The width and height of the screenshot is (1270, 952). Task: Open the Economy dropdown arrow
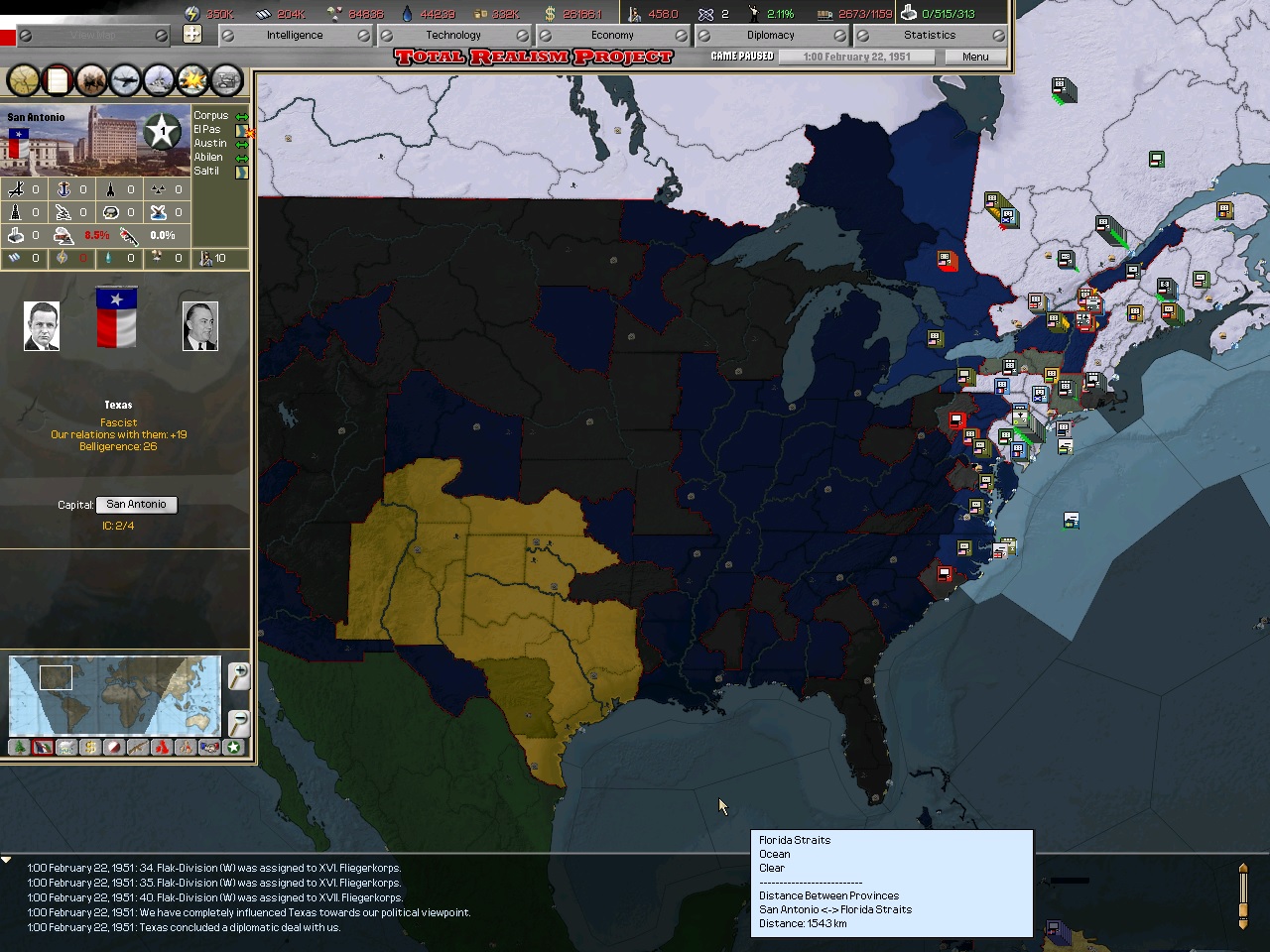click(682, 34)
